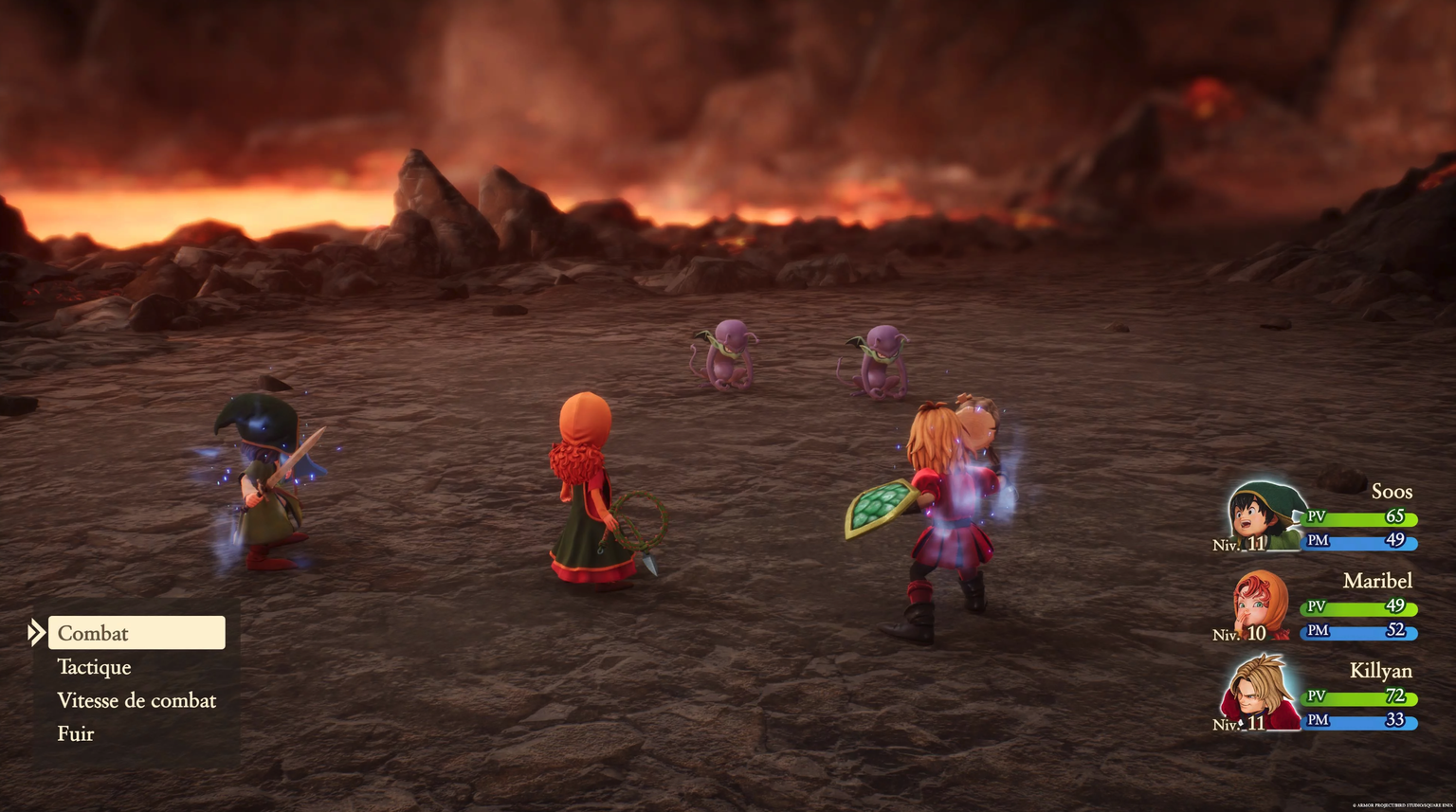Select Fuir to flee the battle
Viewport: 1456px width, 812px height.
(x=76, y=733)
